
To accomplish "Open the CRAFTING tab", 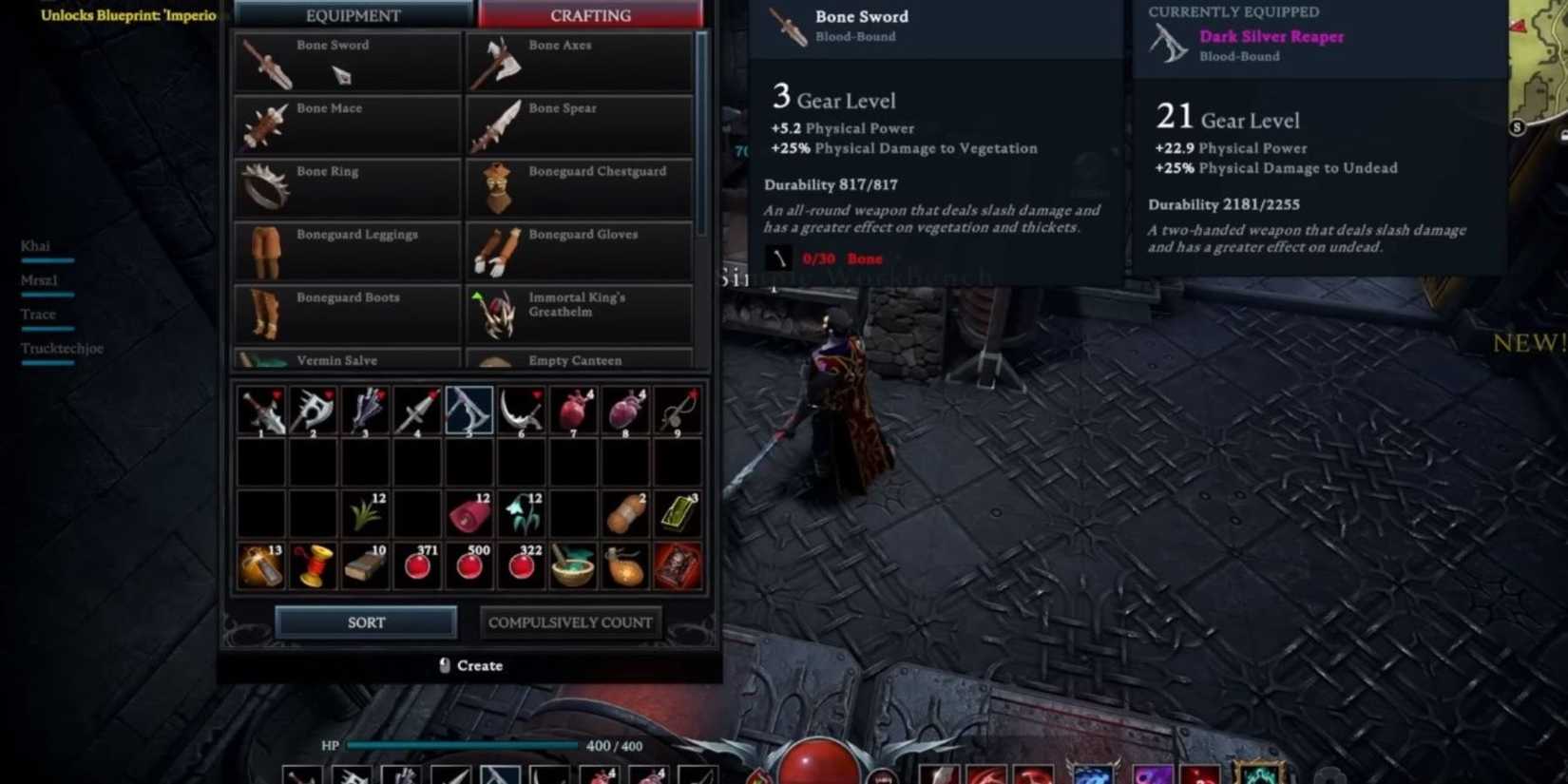I will pos(589,15).
